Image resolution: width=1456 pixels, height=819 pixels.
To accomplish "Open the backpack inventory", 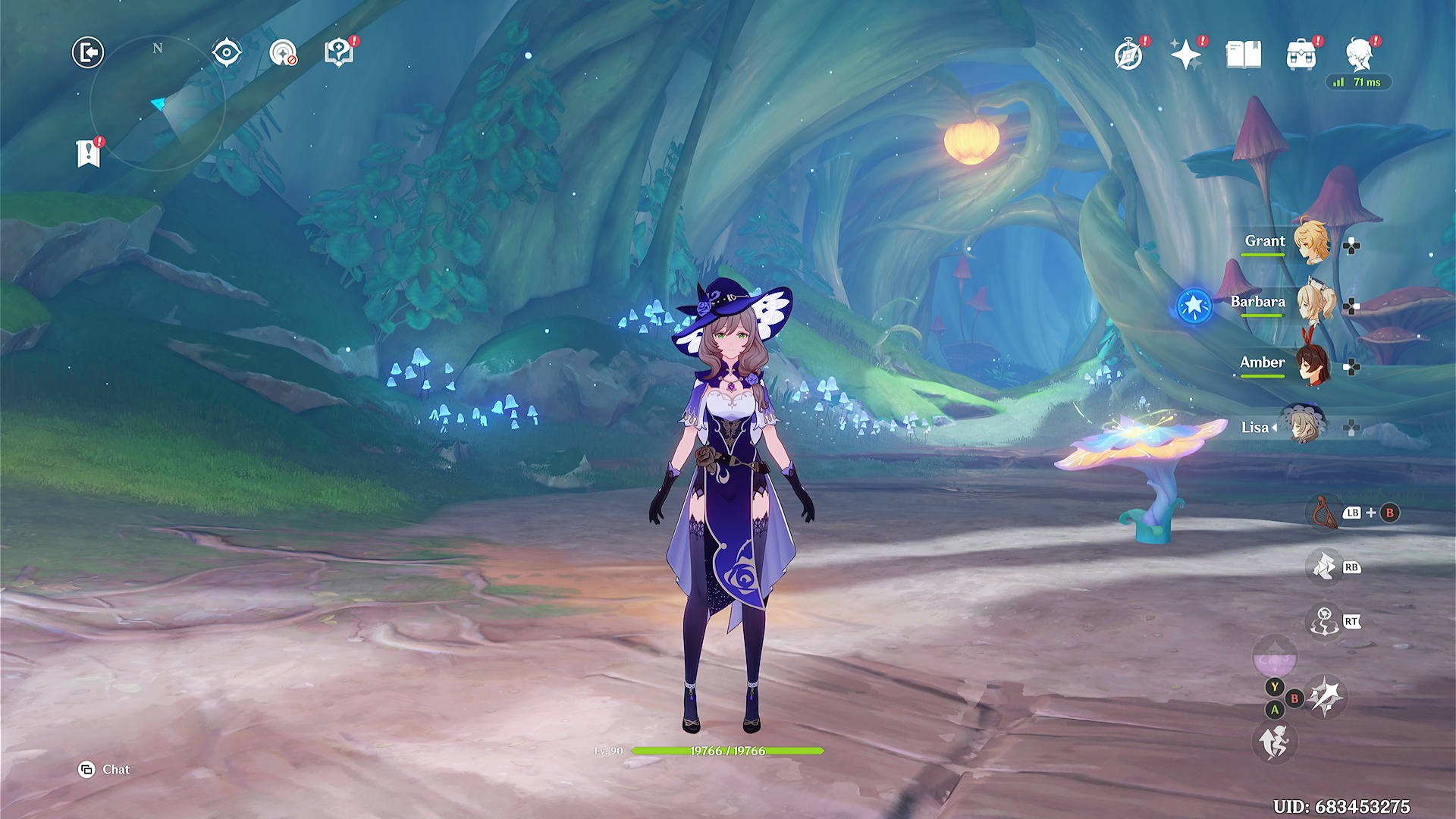I will [1301, 55].
